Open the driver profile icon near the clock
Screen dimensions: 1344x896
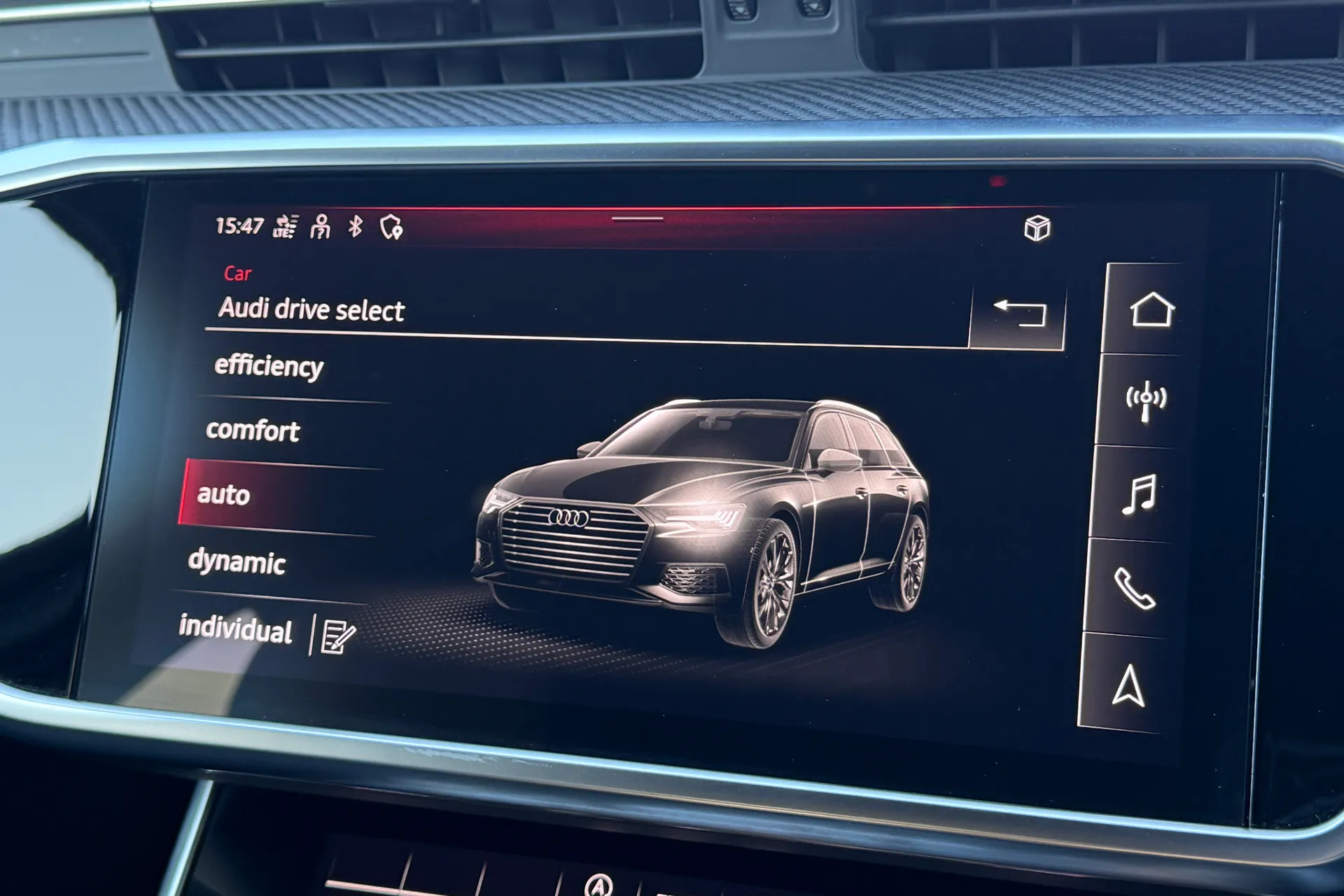click(x=319, y=226)
